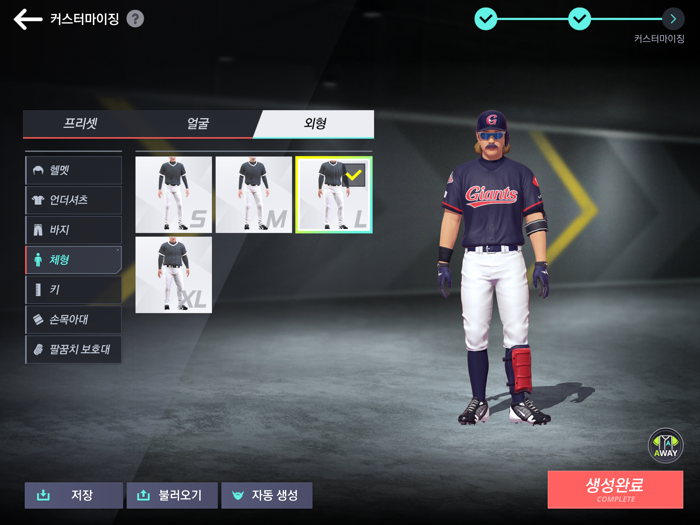Viewport: 700px width, 525px height.
Task: Choose the XL body type thumbnail
Action: pos(174,274)
